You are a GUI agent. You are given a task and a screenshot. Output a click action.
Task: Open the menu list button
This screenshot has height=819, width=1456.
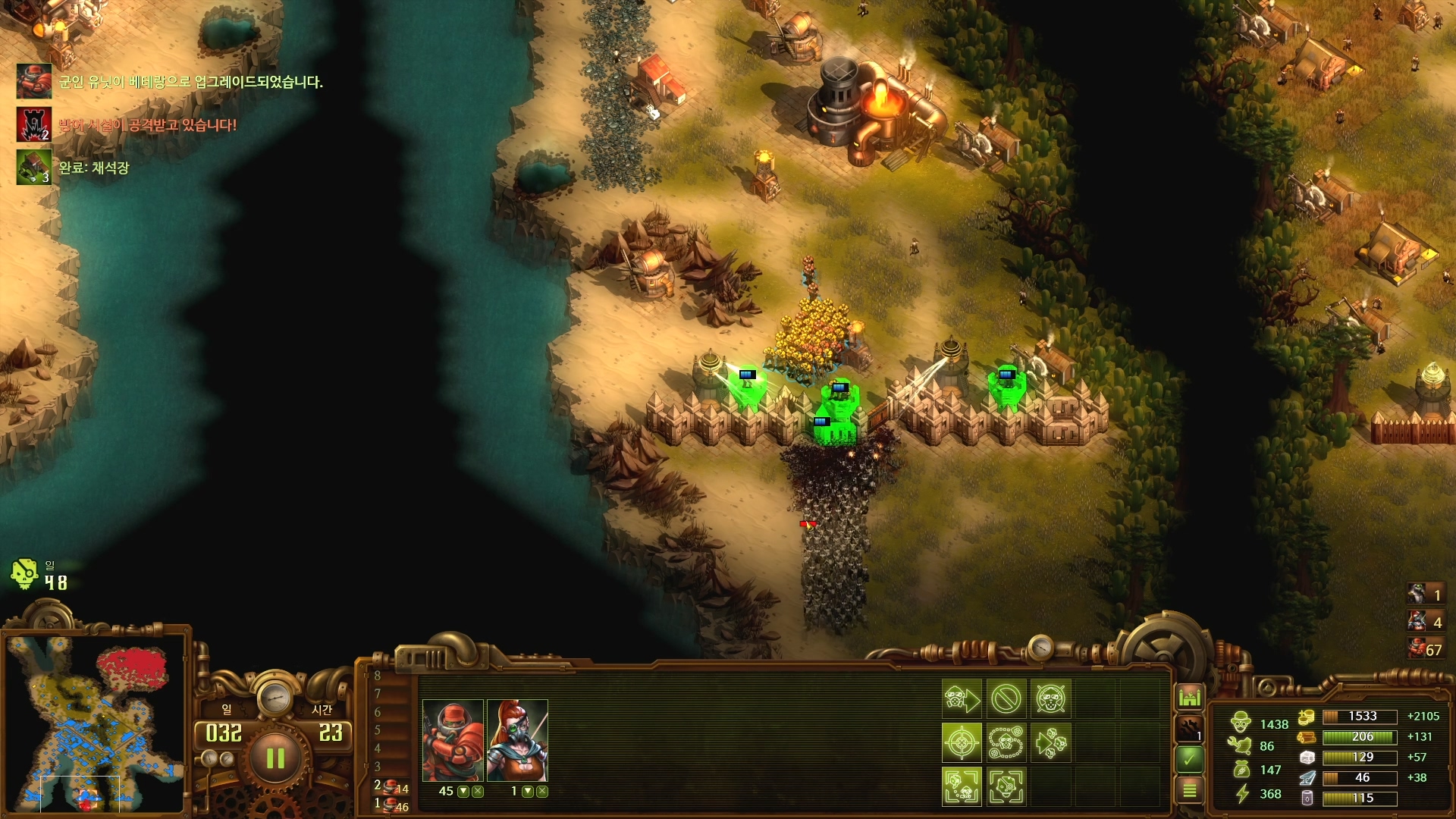tap(1189, 790)
